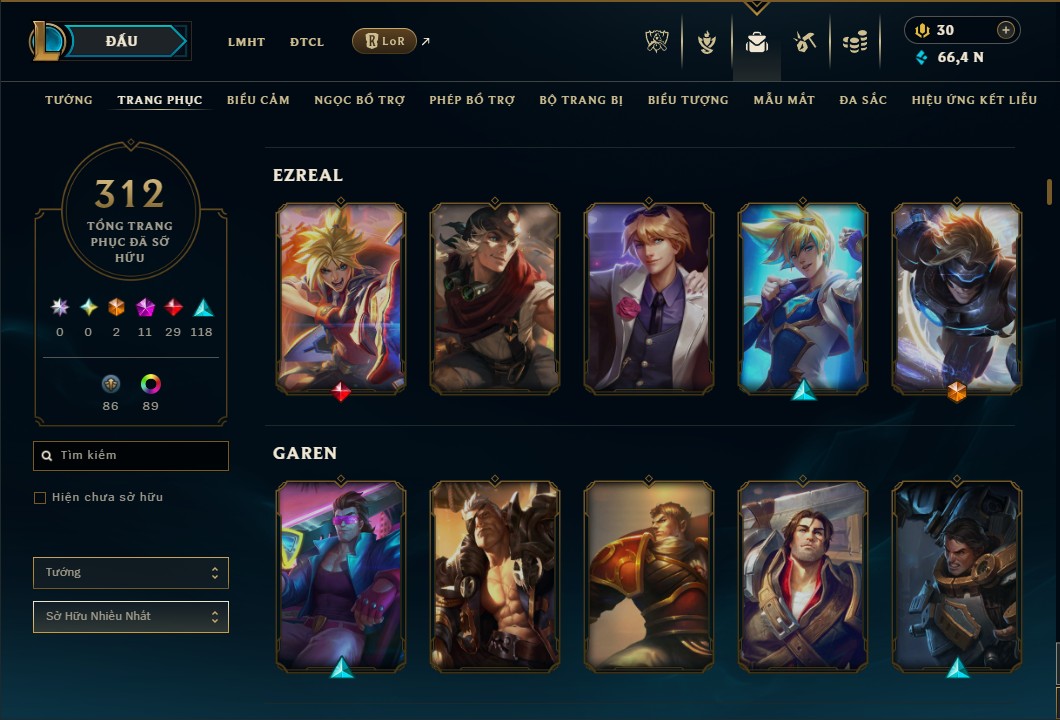Show the BIỂU TƯỢNG tab

tap(688, 100)
